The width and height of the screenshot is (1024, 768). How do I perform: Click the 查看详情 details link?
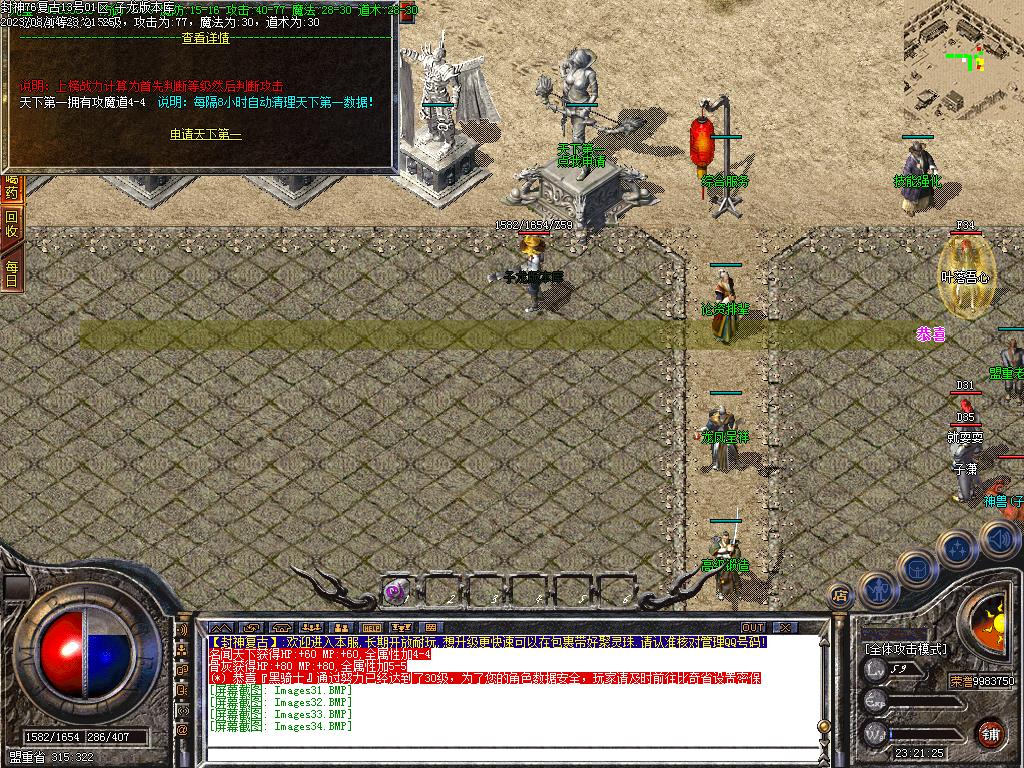206,39
